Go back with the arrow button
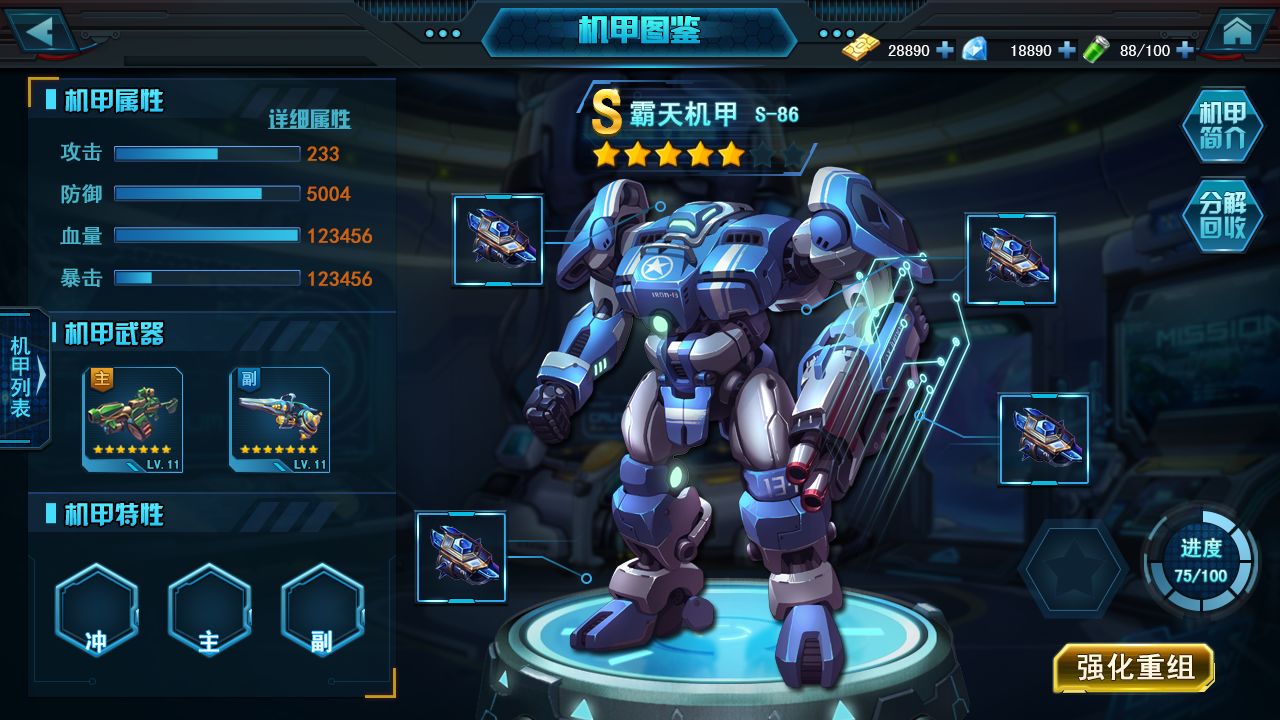Image resolution: width=1280 pixels, height=720 pixels. click(42, 30)
